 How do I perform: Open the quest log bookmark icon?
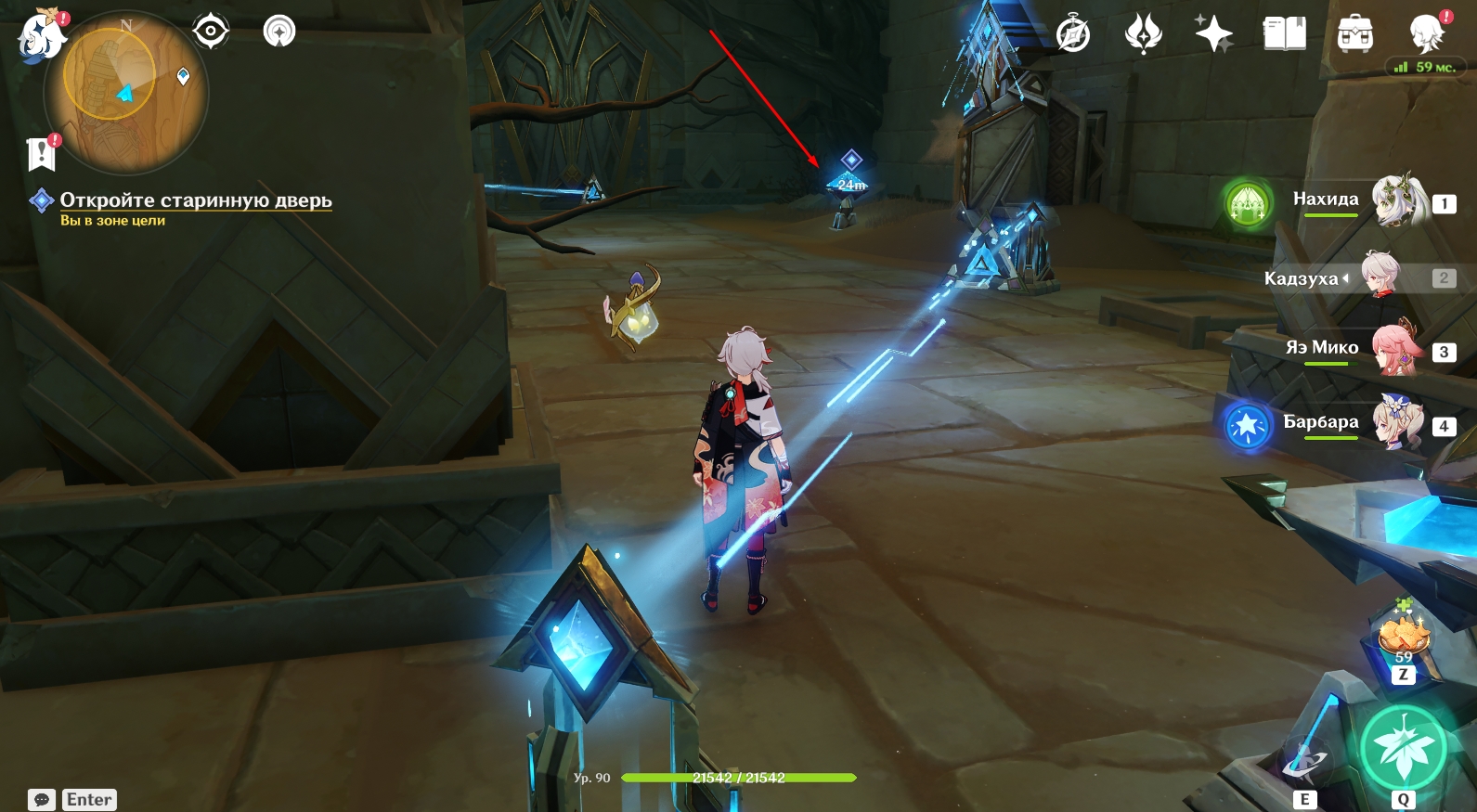coord(42,154)
